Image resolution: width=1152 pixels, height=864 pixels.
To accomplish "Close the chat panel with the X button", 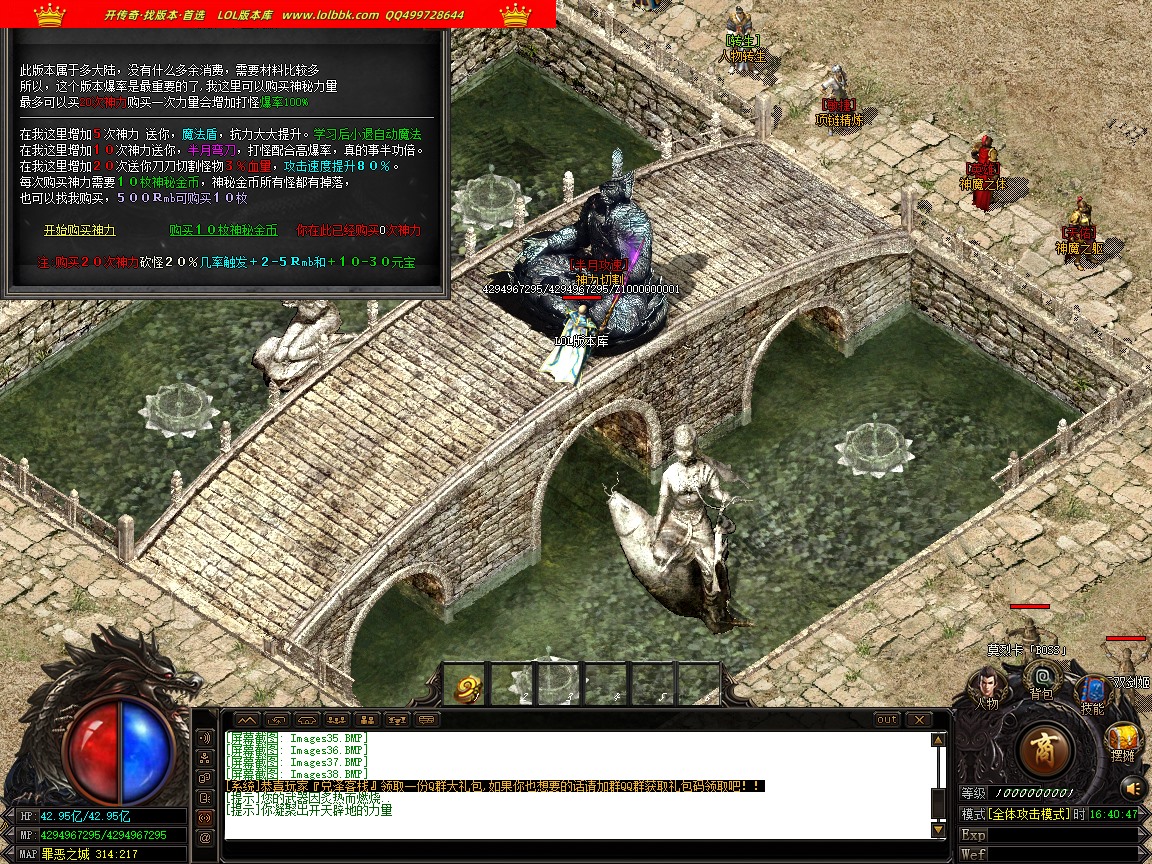I will click(x=918, y=720).
